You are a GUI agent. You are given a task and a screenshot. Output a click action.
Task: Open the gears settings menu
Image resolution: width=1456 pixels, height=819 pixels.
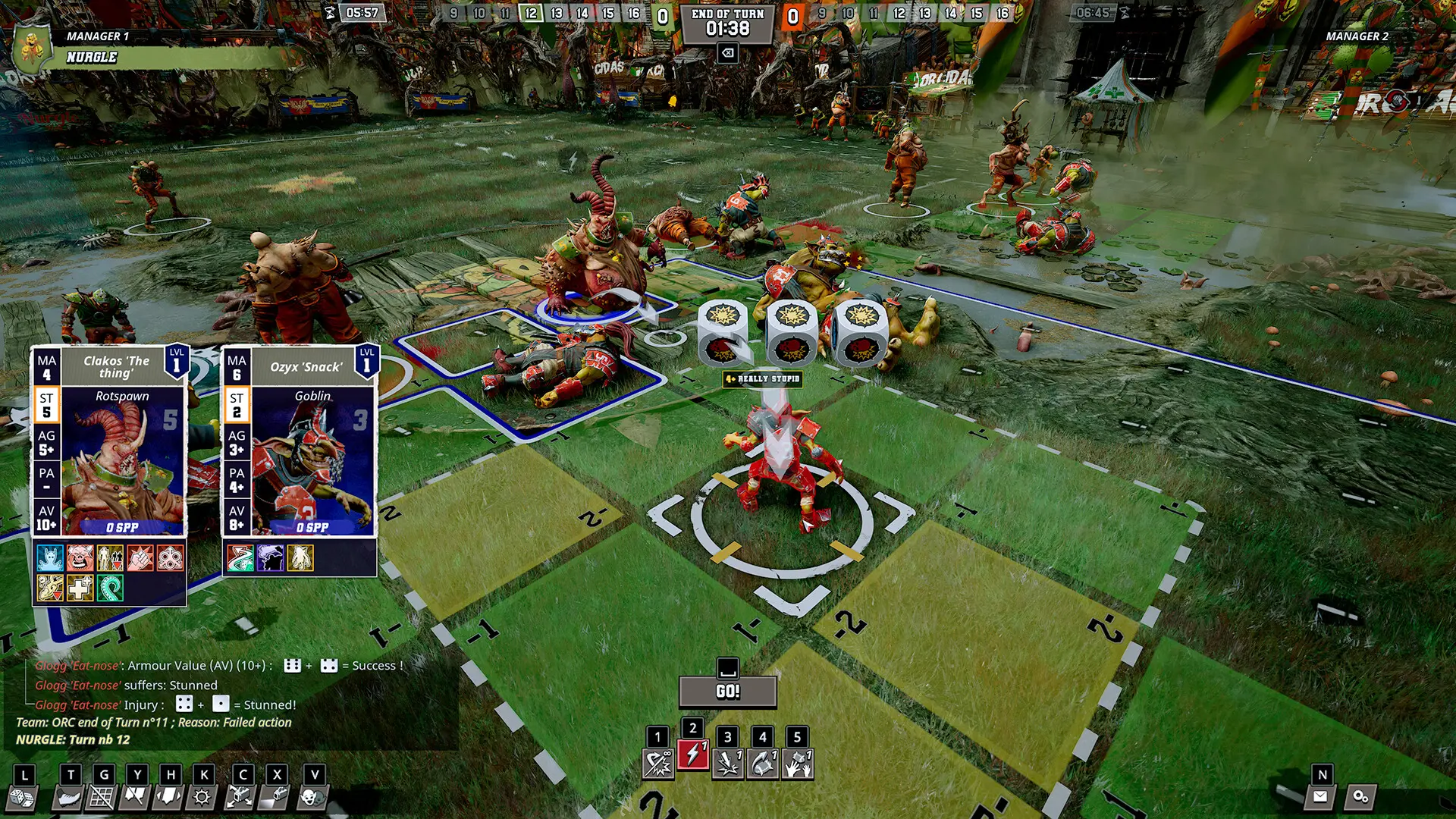coord(1360,796)
